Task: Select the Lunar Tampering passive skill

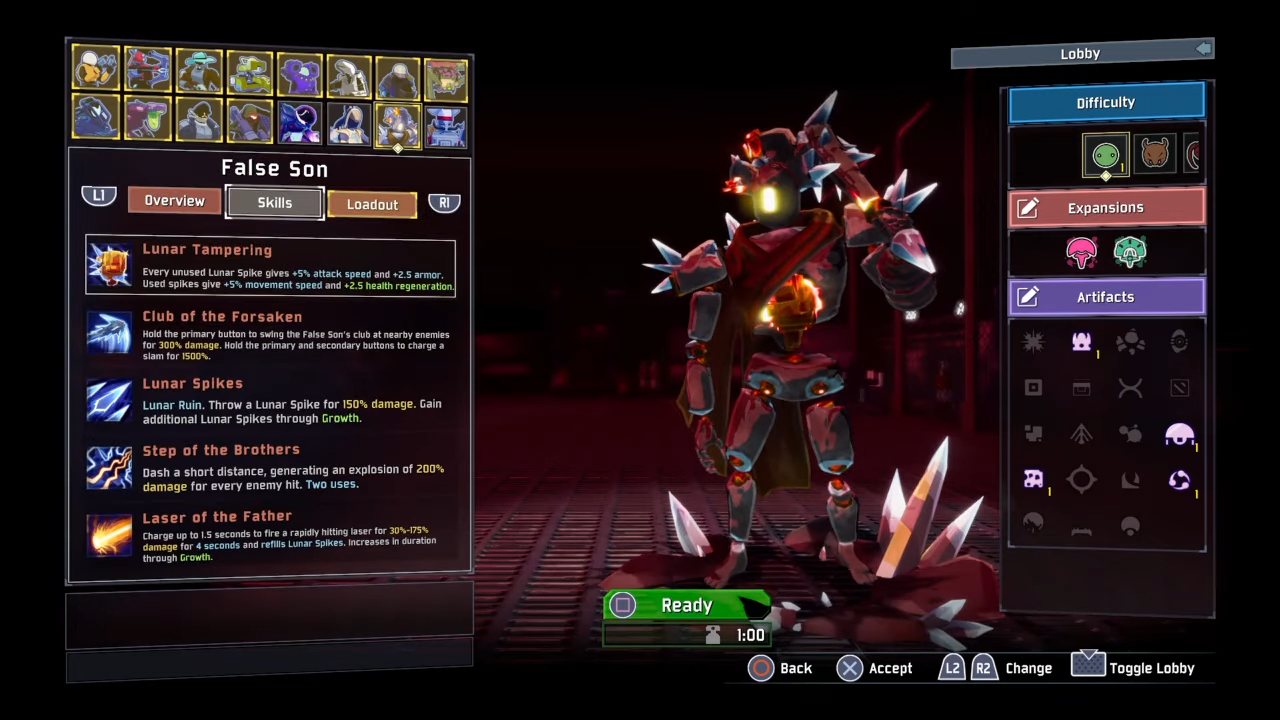Action: click(x=270, y=266)
